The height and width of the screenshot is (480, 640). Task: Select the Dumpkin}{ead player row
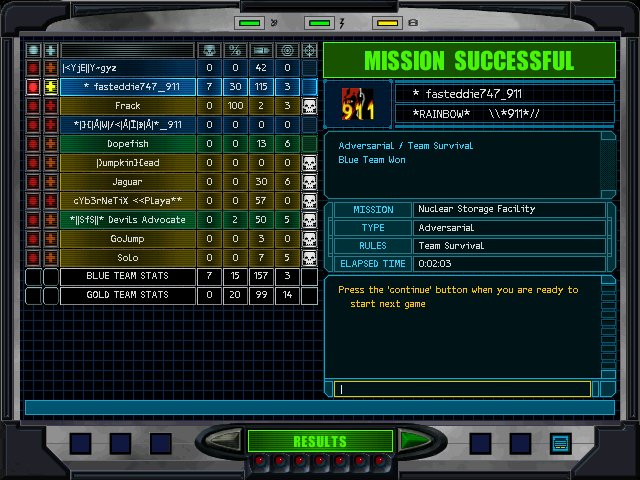(127, 163)
